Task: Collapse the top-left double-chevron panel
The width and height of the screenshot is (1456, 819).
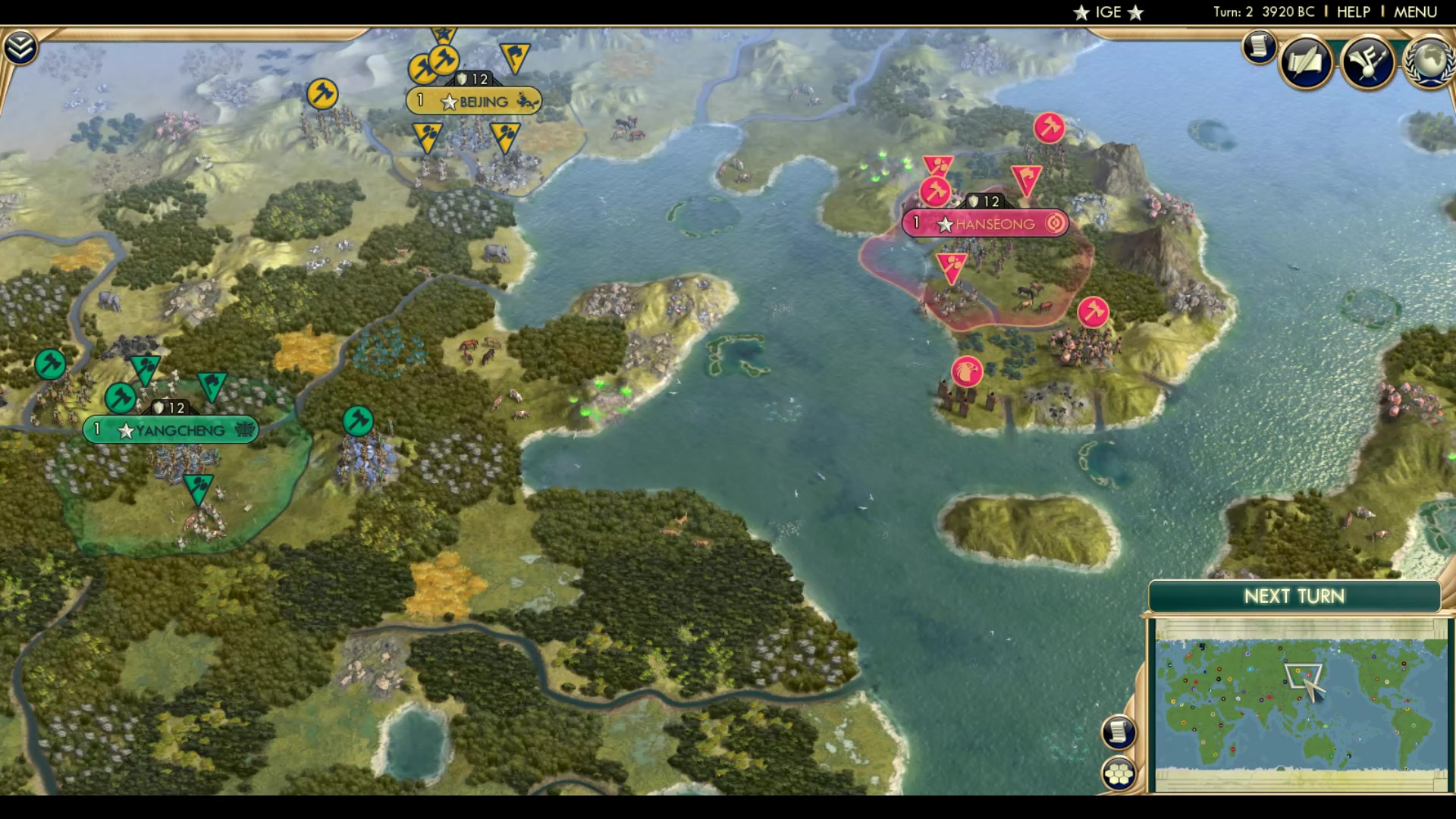Action: (x=22, y=46)
